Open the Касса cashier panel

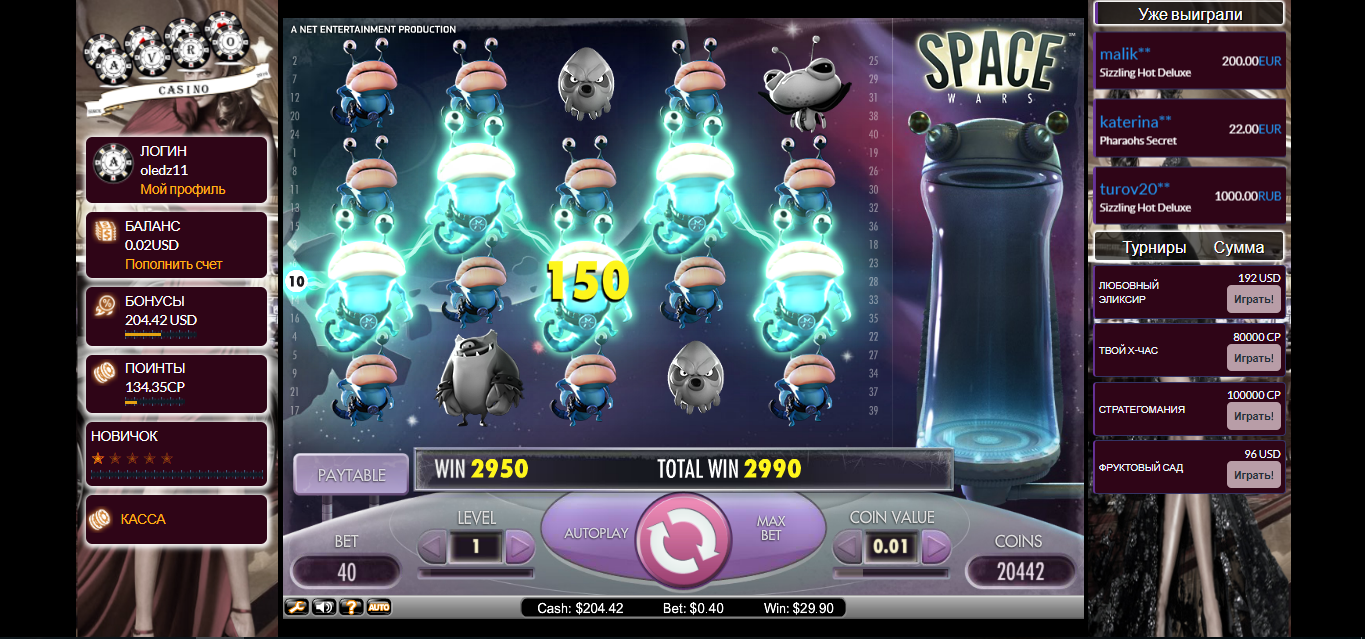pos(143,519)
